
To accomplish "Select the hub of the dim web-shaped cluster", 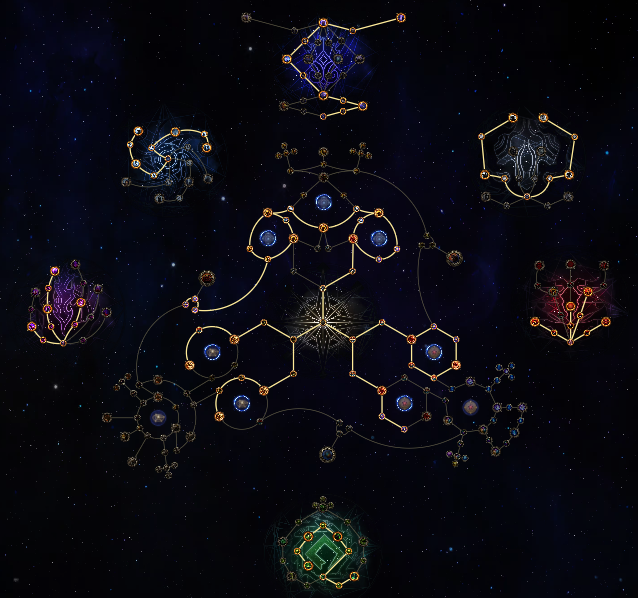I will [x=157, y=416].
